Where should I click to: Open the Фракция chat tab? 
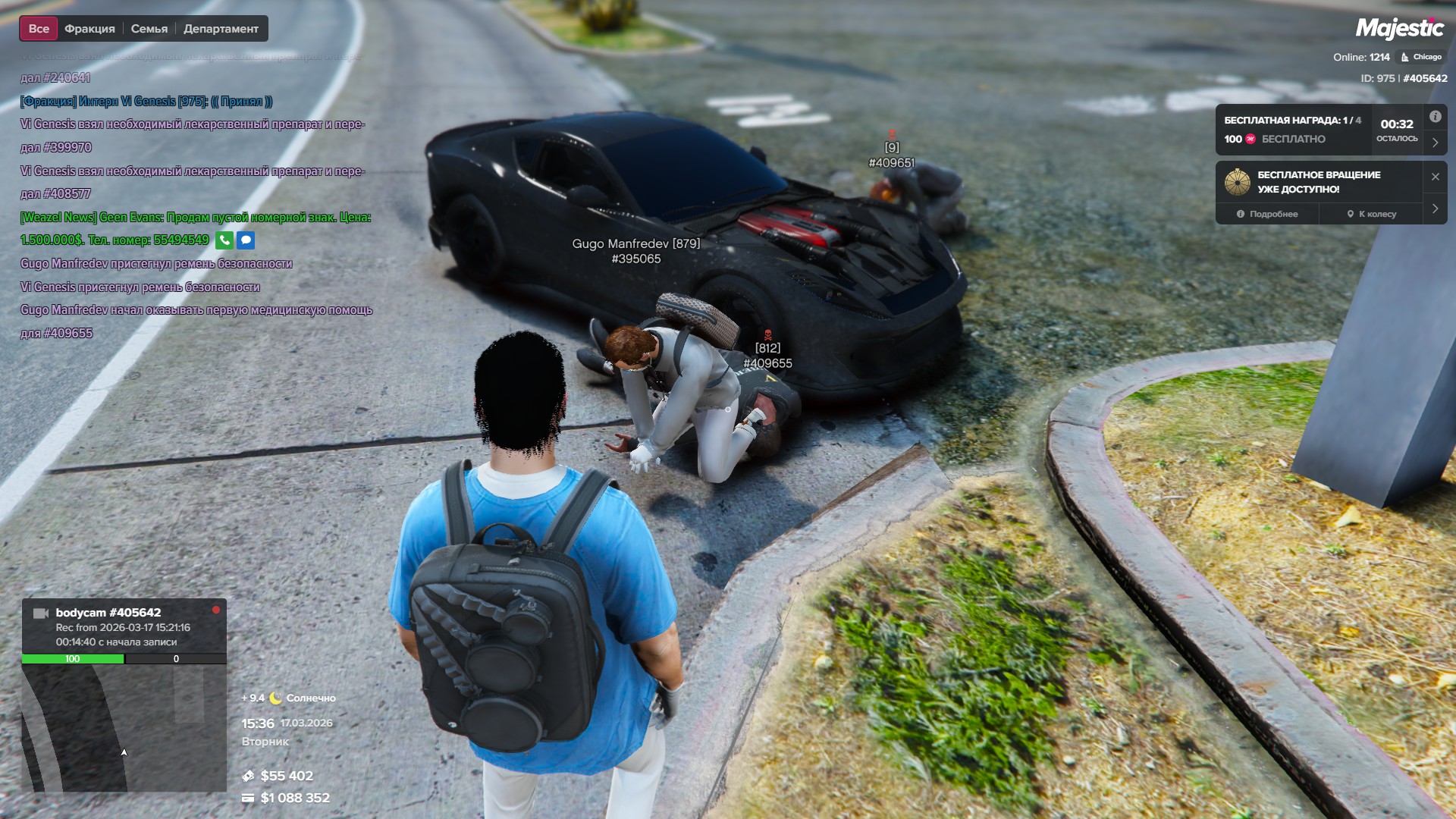(x=89, y=29)
